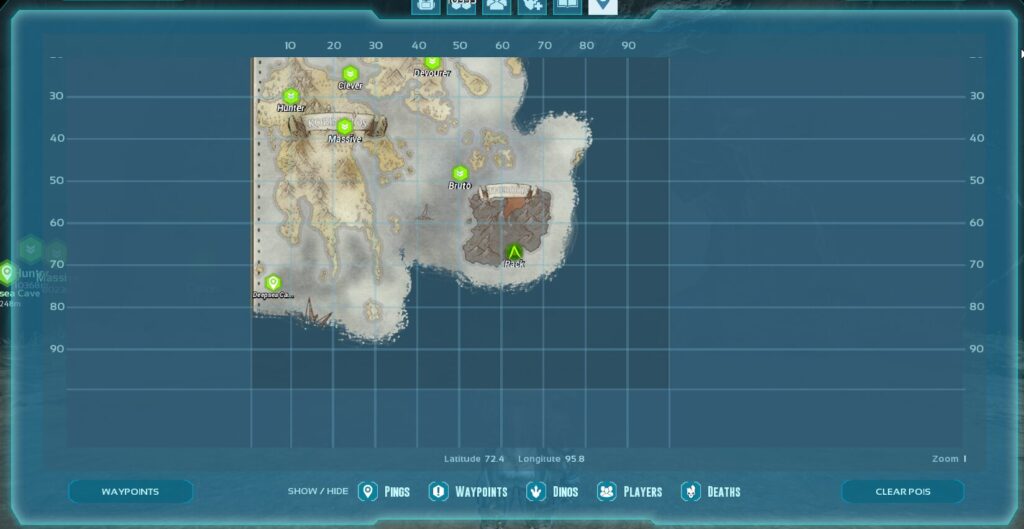Select the Hunter map marker

point(291,96)
